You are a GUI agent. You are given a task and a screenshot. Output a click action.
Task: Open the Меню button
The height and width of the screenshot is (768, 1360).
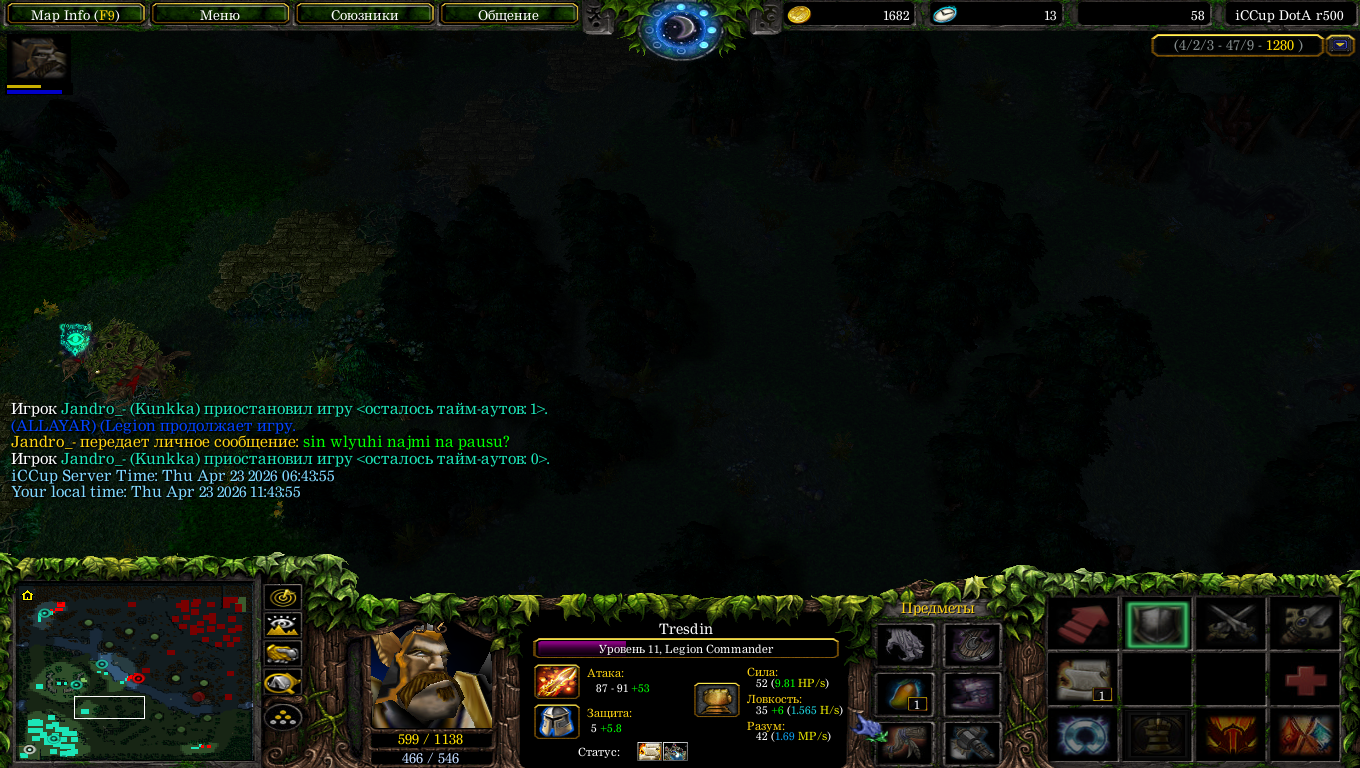coord(220,15)
